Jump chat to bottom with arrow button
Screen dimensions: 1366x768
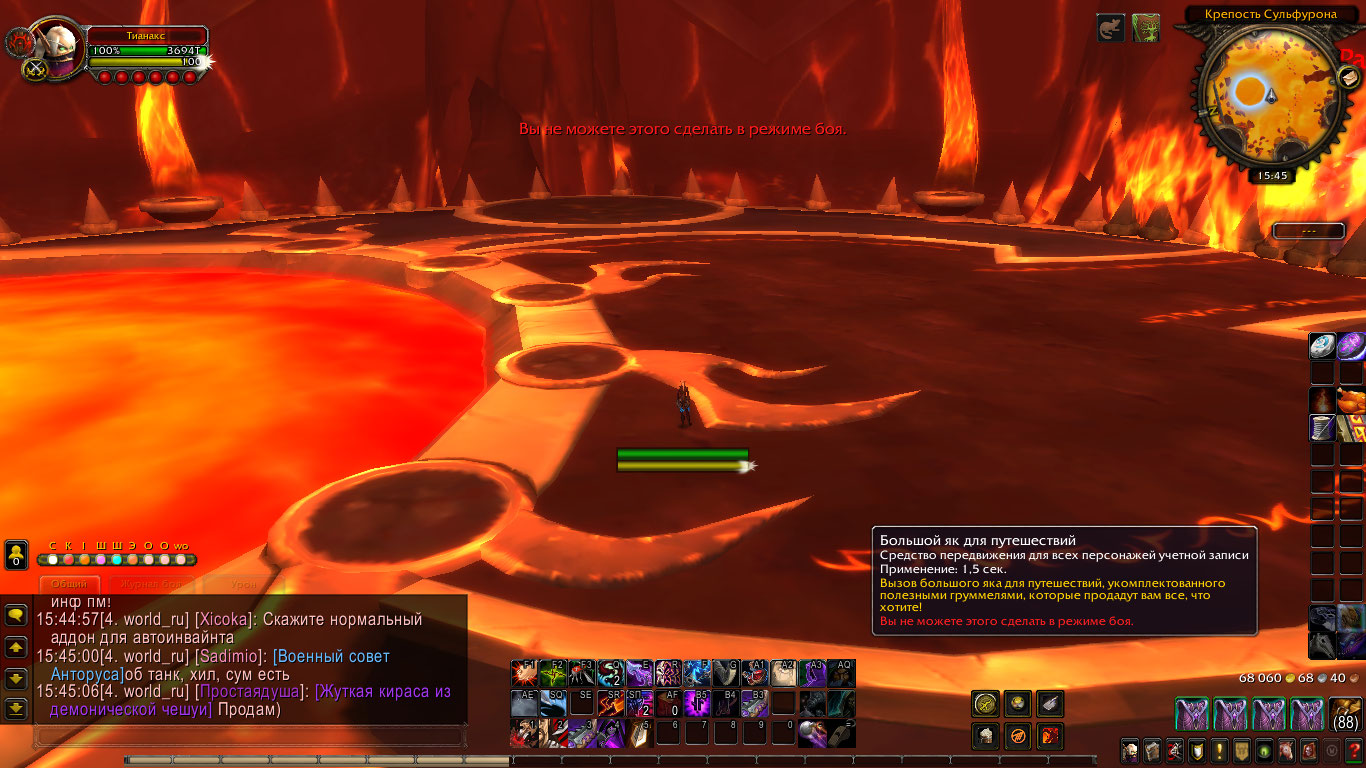(x=16, y=709)
